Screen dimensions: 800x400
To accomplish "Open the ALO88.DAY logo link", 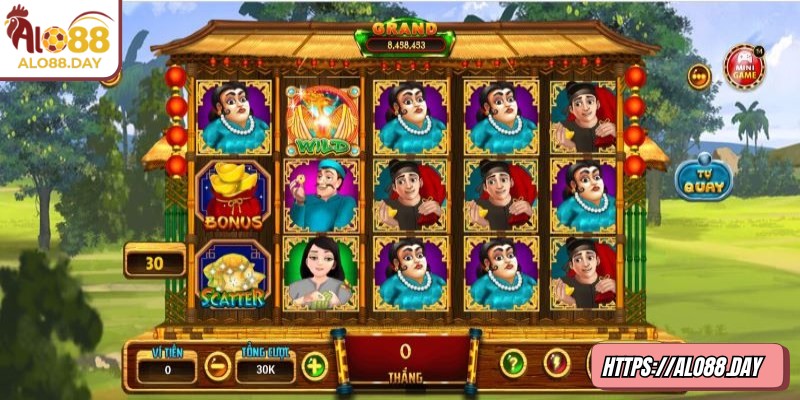I will pyautogui.click(x=58, y=42).
